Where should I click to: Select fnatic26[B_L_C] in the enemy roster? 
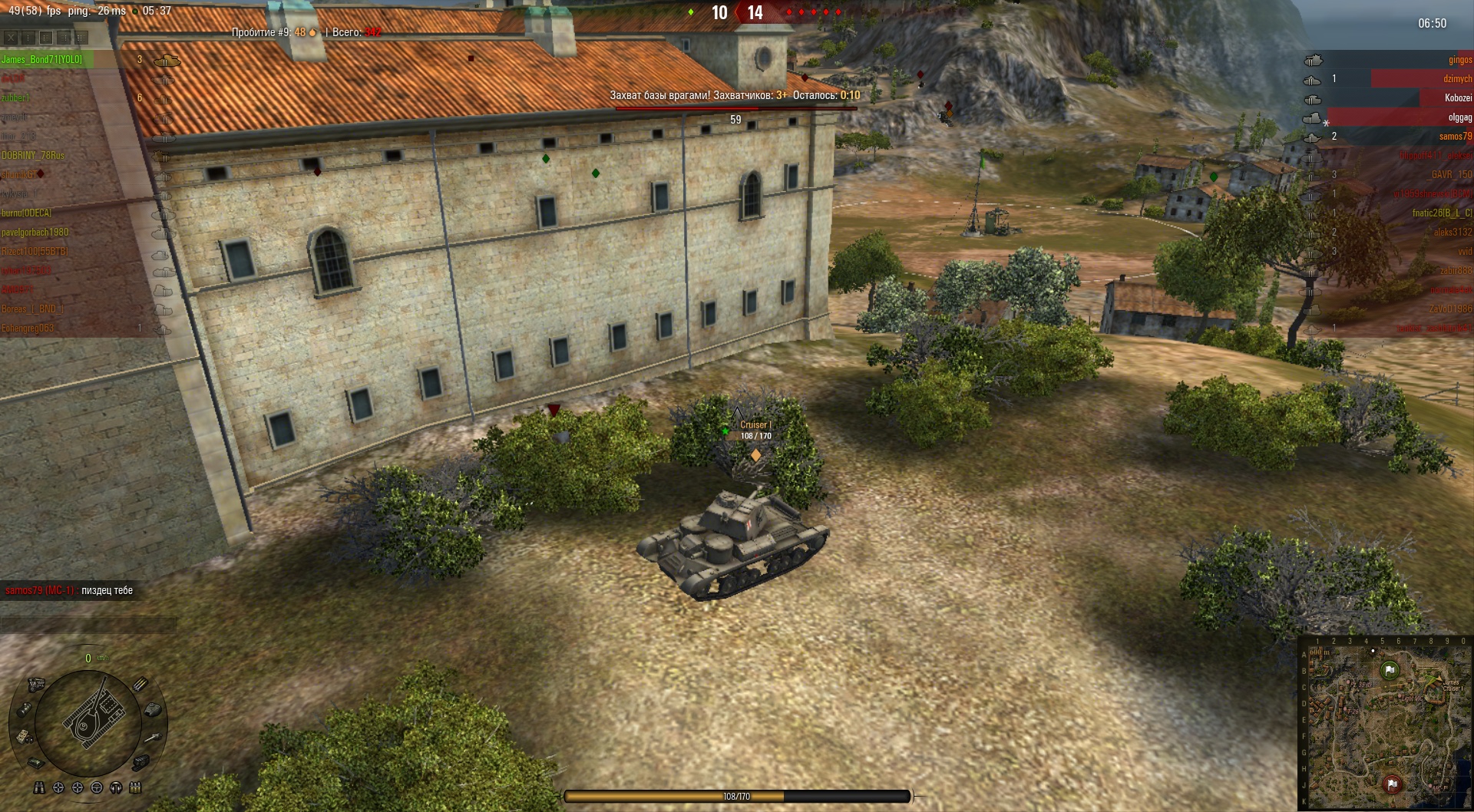point(1442,213)
